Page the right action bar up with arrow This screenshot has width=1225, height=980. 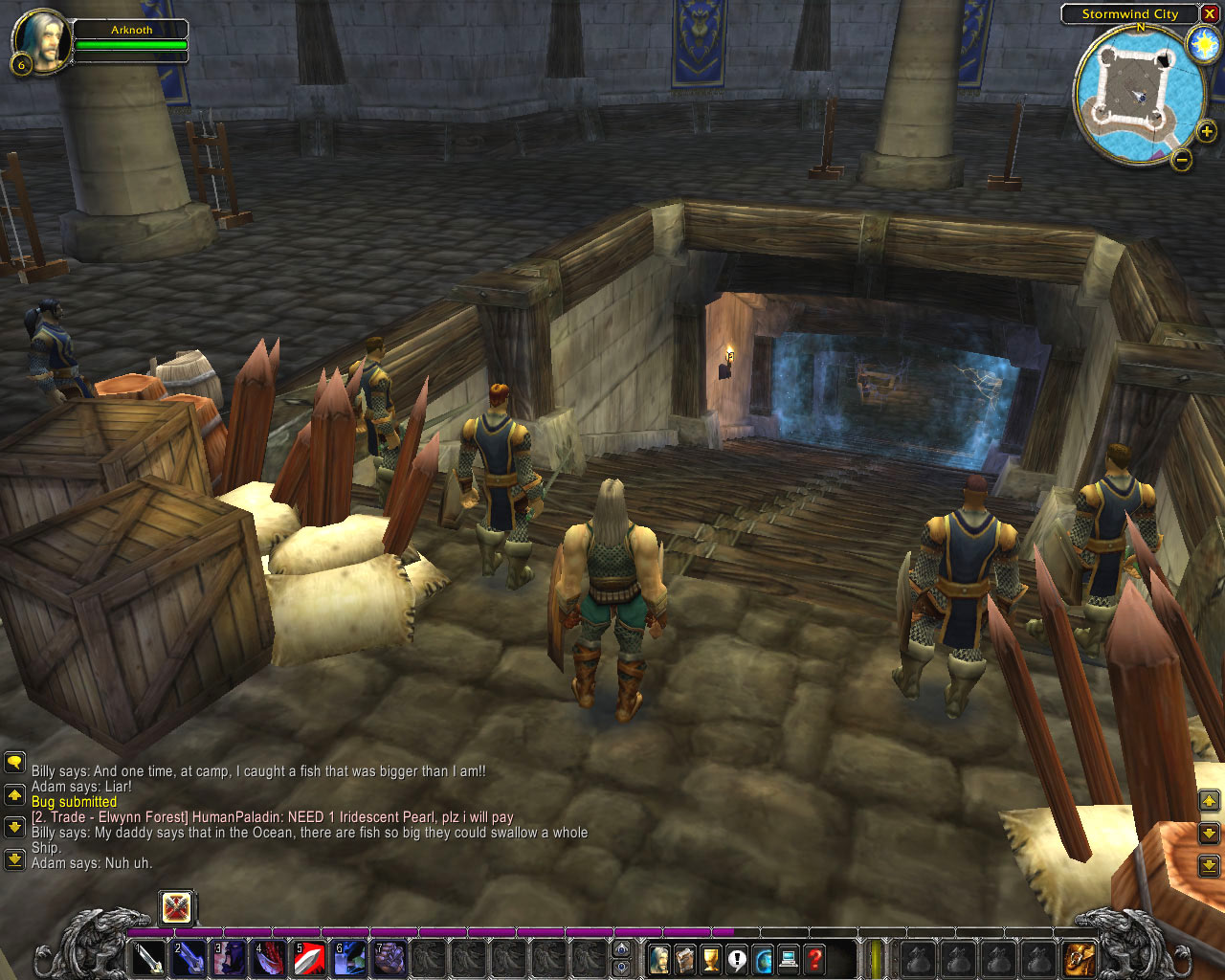tap(1209, 801)
